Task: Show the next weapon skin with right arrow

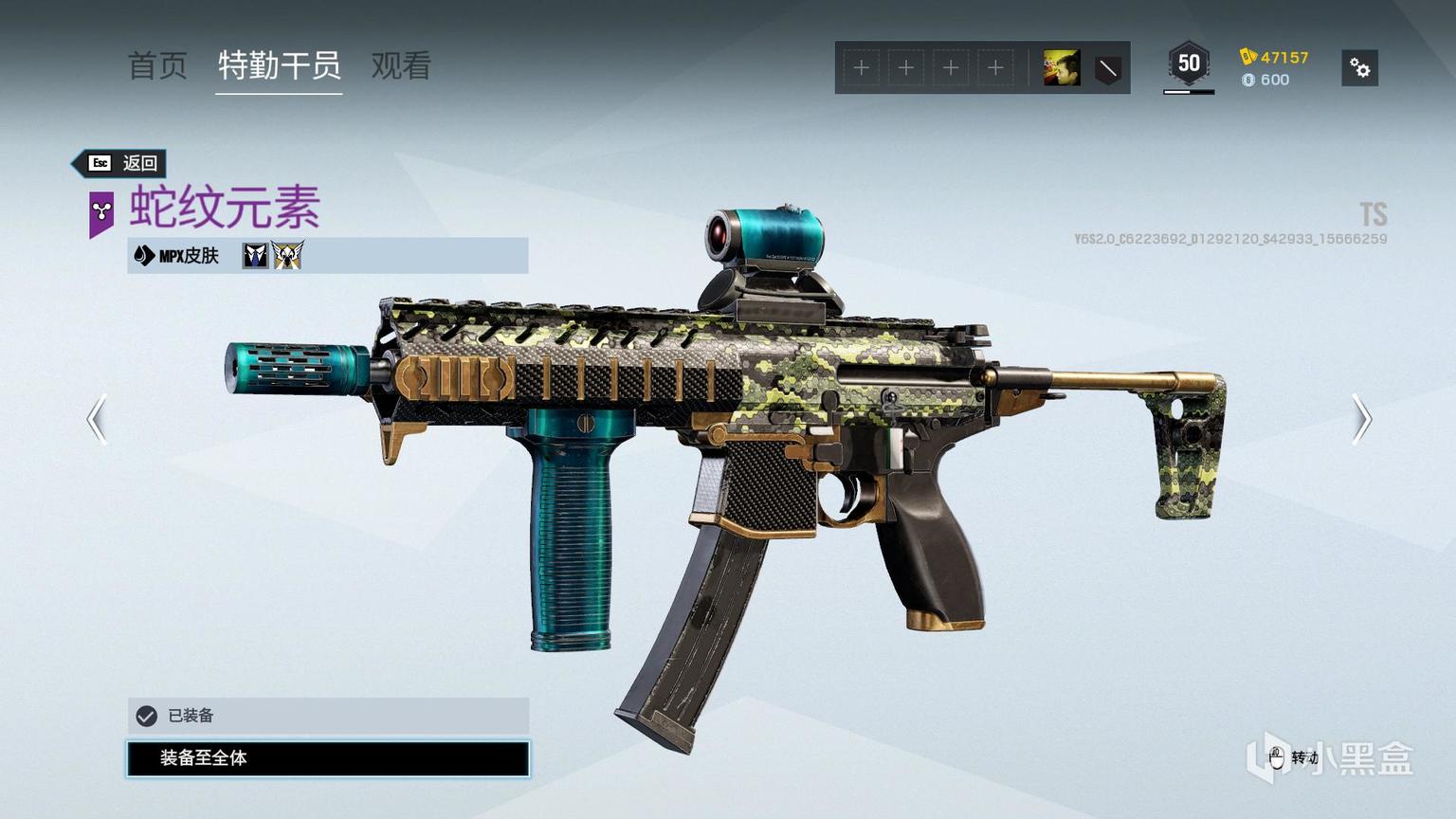Action: (1361, 419)
